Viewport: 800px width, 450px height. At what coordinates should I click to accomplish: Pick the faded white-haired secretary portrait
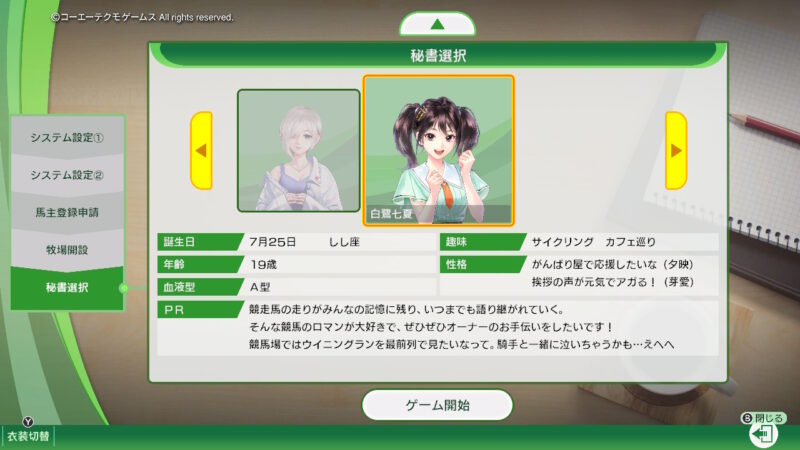tap(298, 151)
